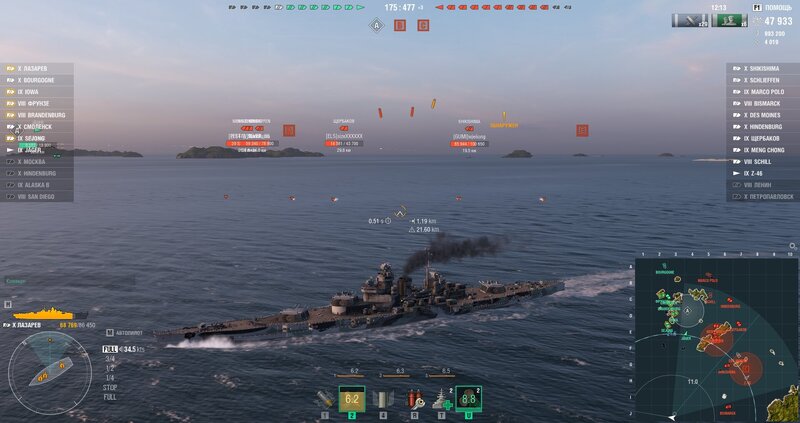
Task: Select the shell ammunition slot
Action: tap(324, 400)
